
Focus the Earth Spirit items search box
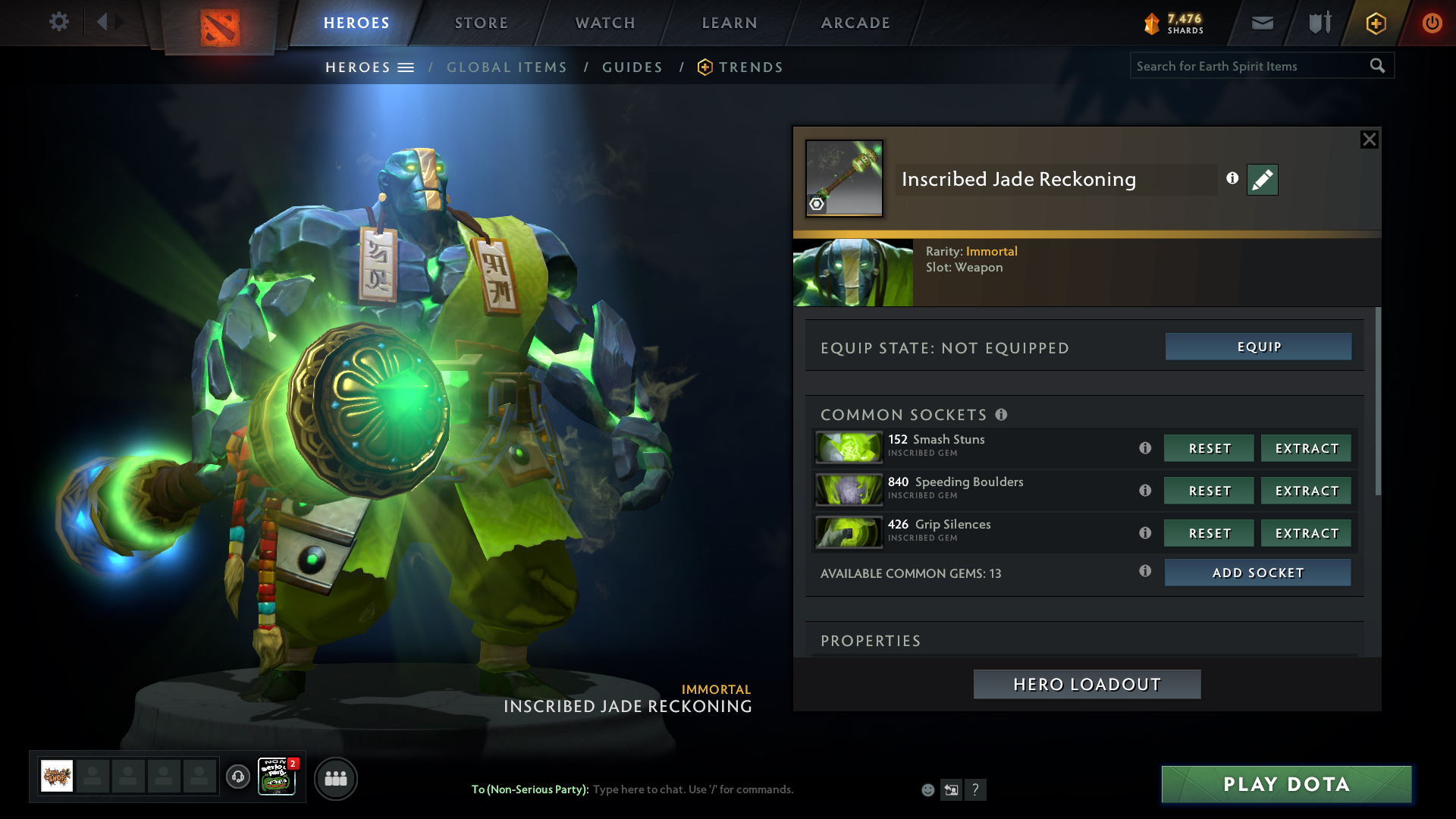pyautogui.click(x=1247, y=66)
